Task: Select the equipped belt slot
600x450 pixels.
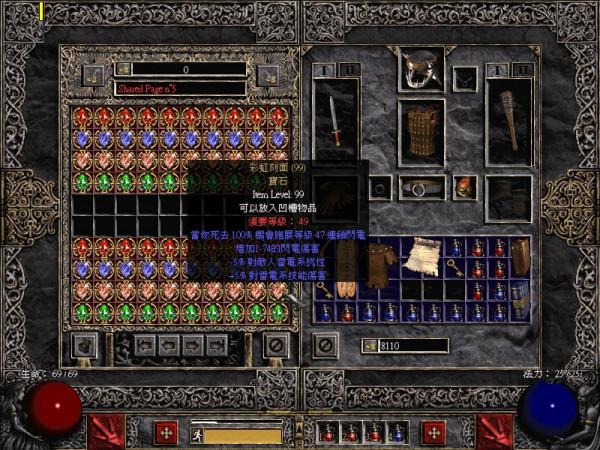Action: point(421,187)
